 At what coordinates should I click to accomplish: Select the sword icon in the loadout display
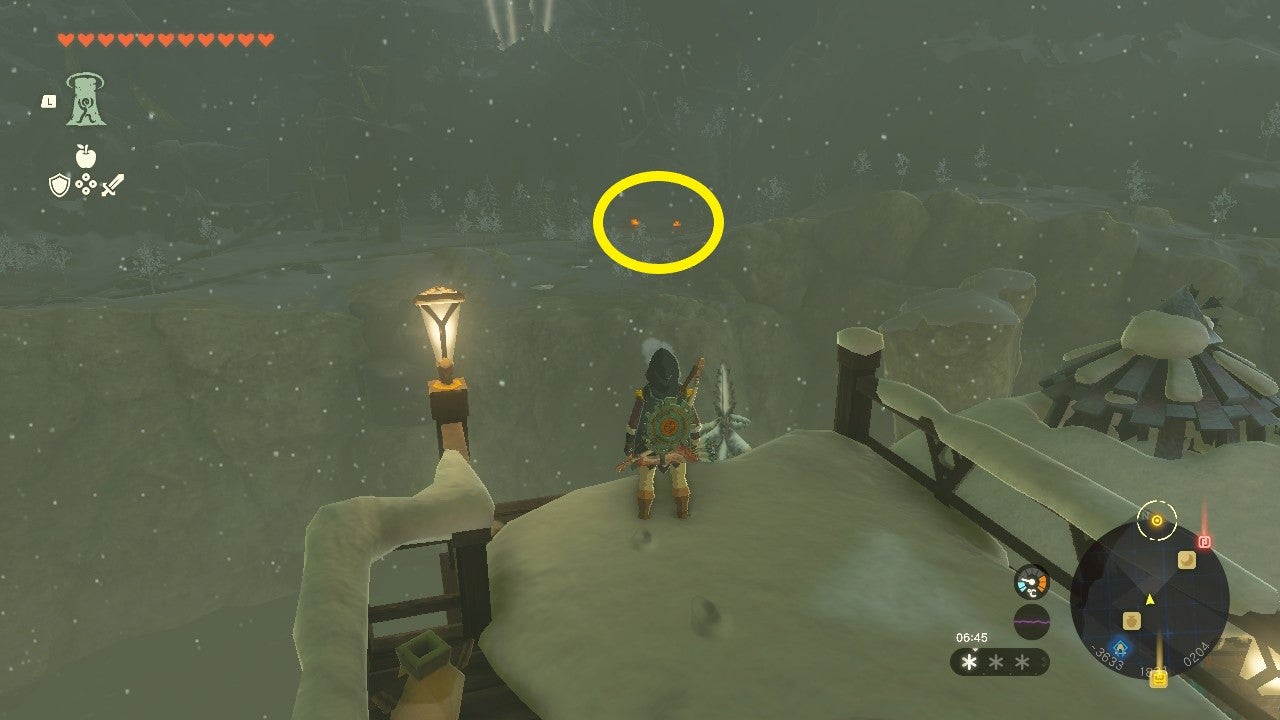113,185
